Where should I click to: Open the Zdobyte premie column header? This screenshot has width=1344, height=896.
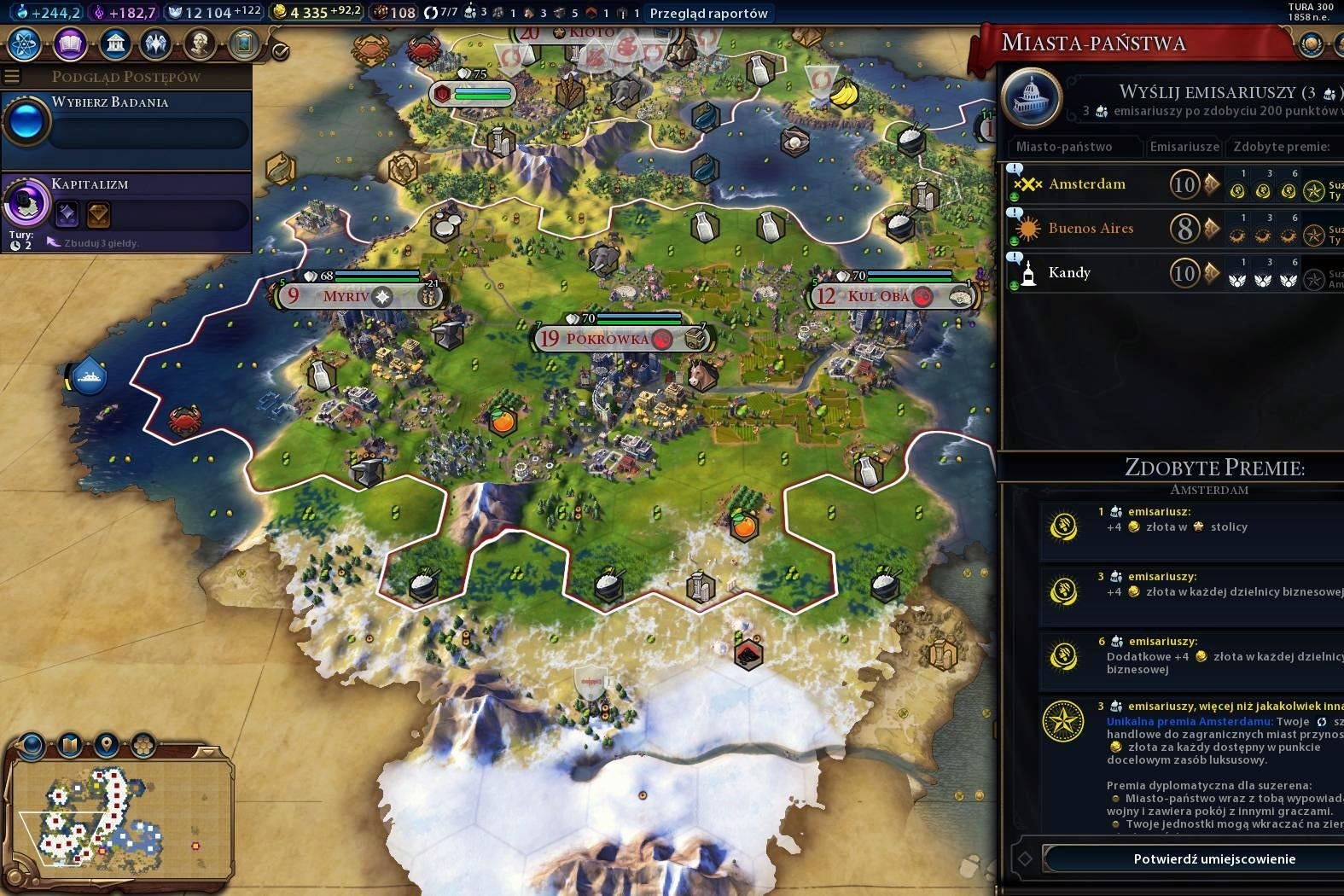click(x=1279, y=147)
